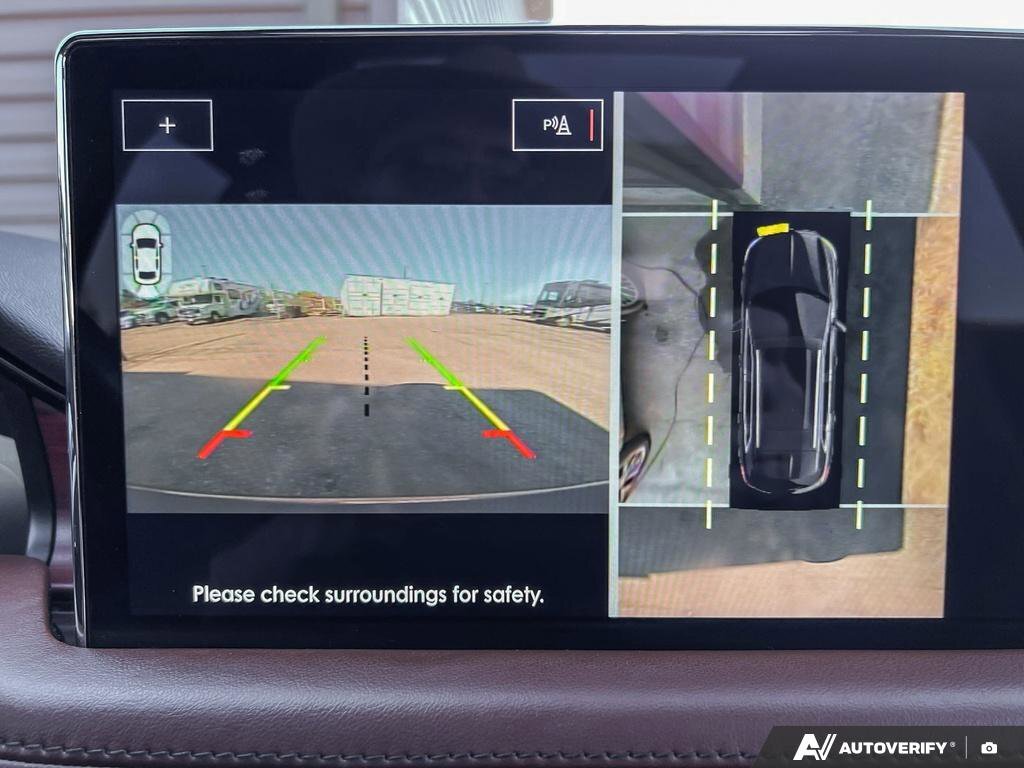The height and width of the screenshot is (768, 1024).
Task: Toggle the parking sensor aid button
Action: pyautogui.click(x=557, y=125)
